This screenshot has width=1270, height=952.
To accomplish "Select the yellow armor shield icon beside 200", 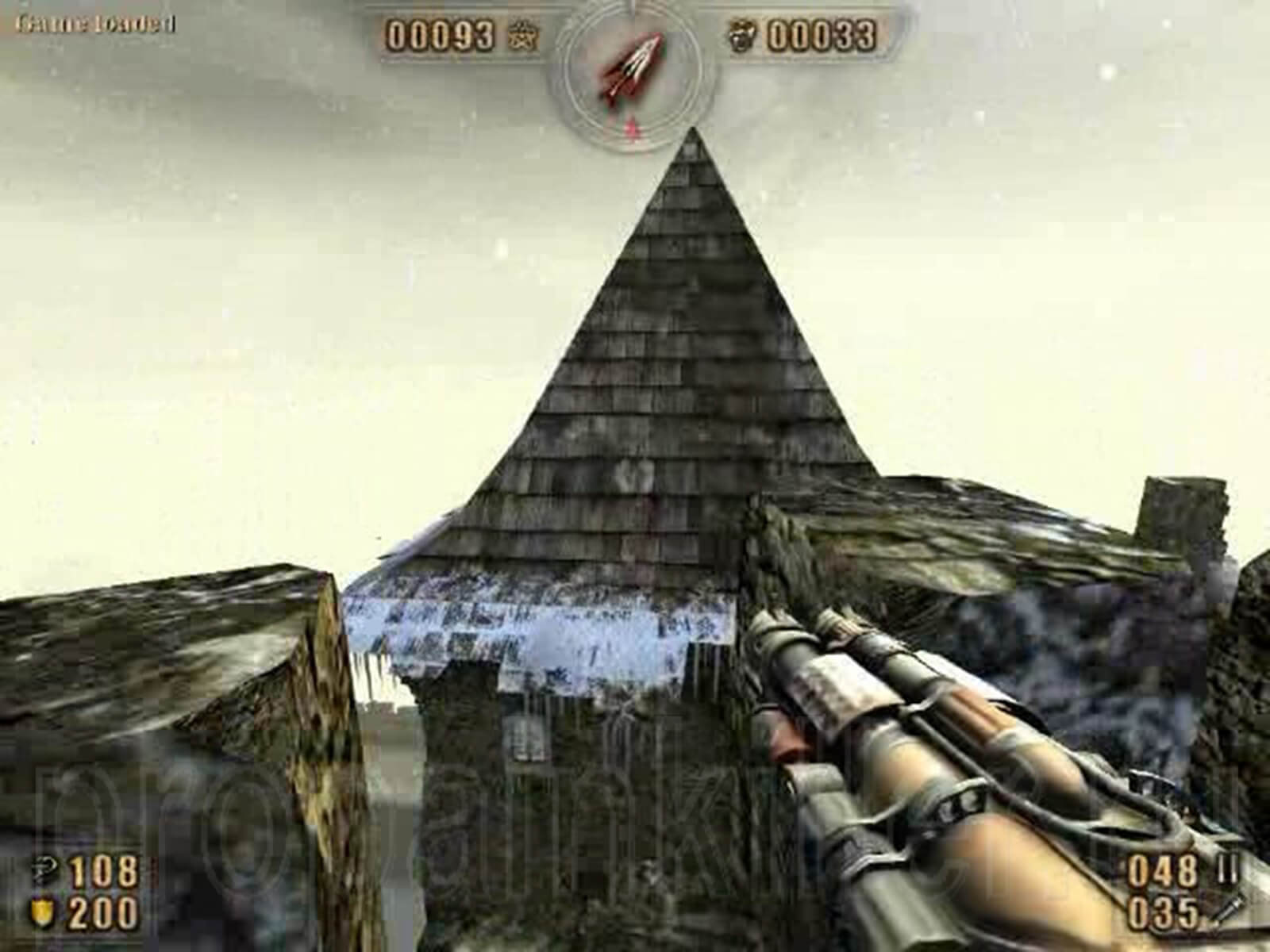I will point(41,911).
